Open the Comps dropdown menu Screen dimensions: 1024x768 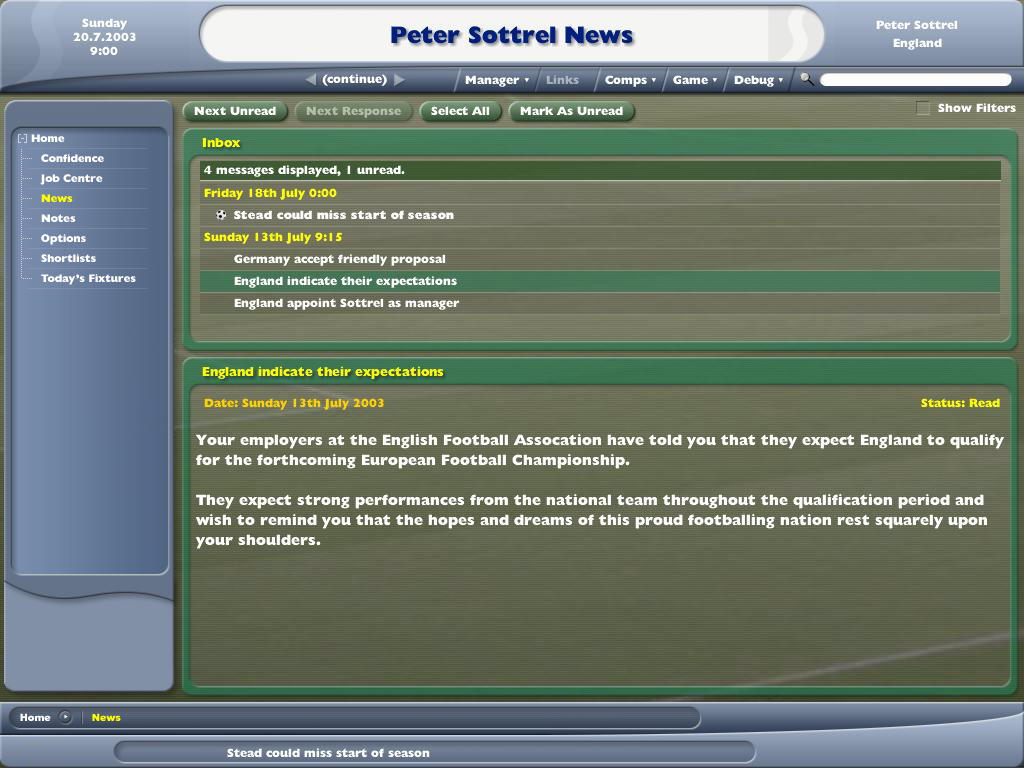pyautogui.click(x=630, y=80)
